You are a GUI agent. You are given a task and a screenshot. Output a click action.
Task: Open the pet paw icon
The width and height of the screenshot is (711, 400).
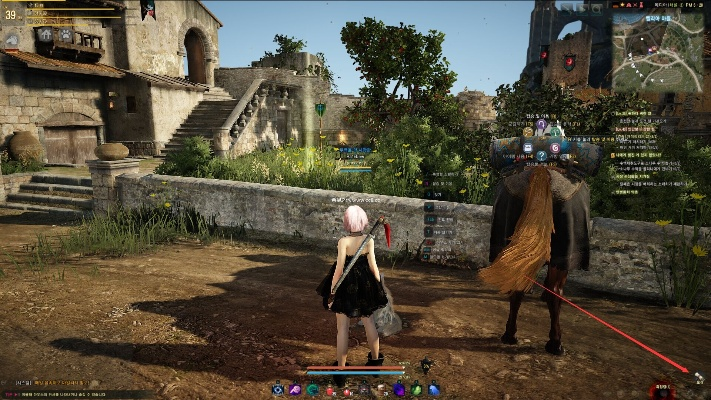click(66, 34)
